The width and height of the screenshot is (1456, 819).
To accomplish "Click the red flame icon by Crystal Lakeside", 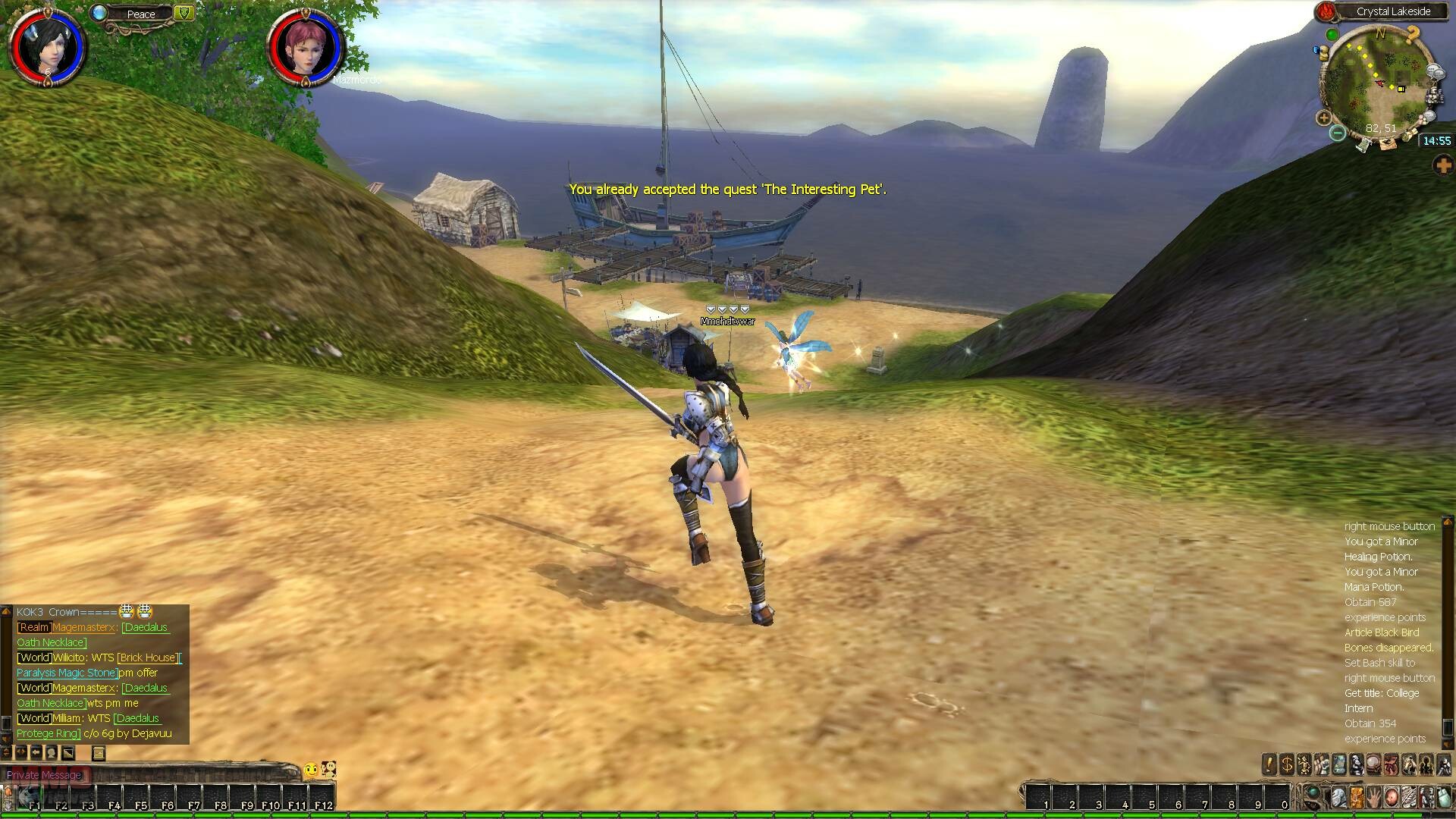I will [1325, 11].
